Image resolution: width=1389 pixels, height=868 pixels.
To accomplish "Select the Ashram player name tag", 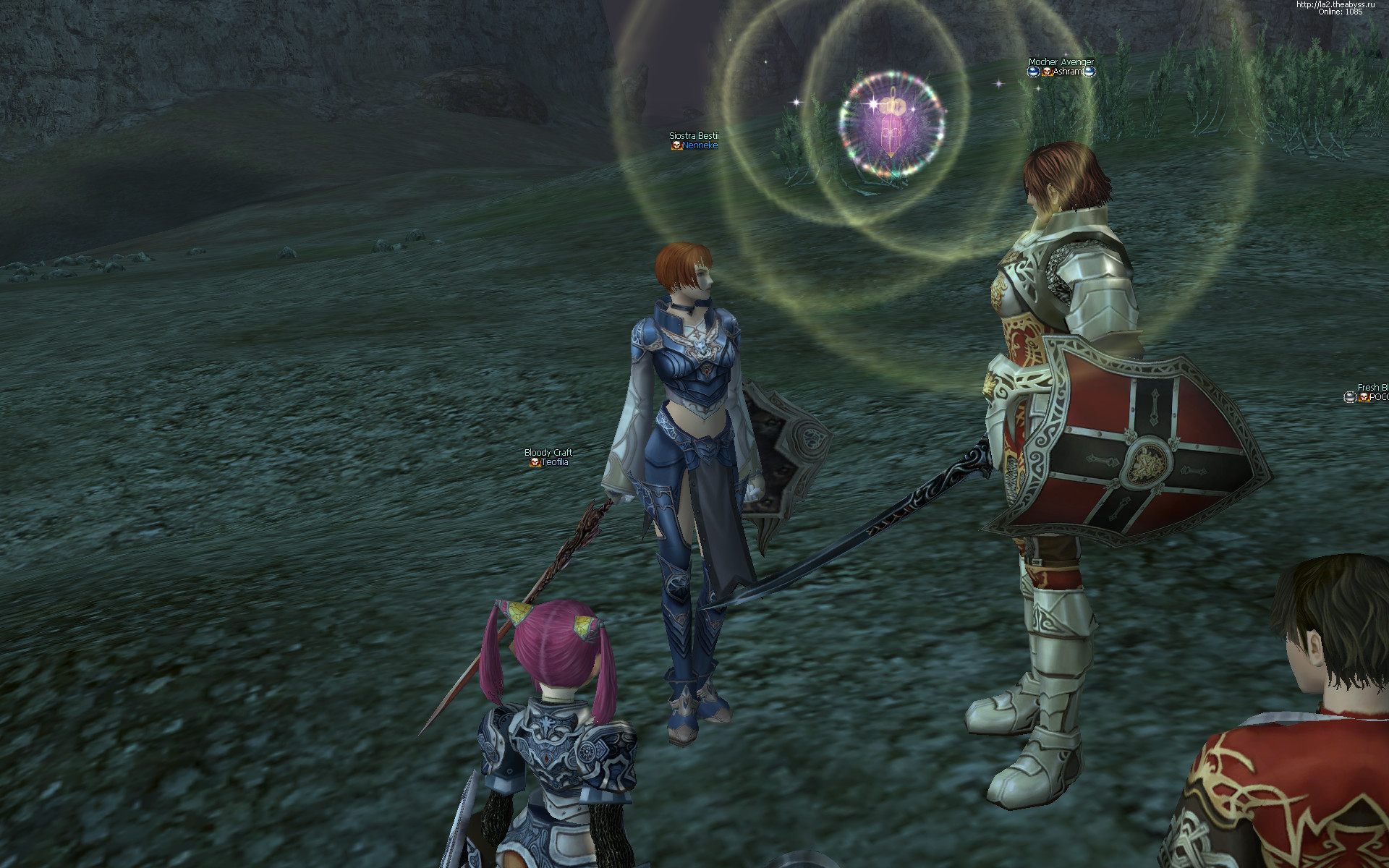I will pyautogui.click(x=1066, y=72).
